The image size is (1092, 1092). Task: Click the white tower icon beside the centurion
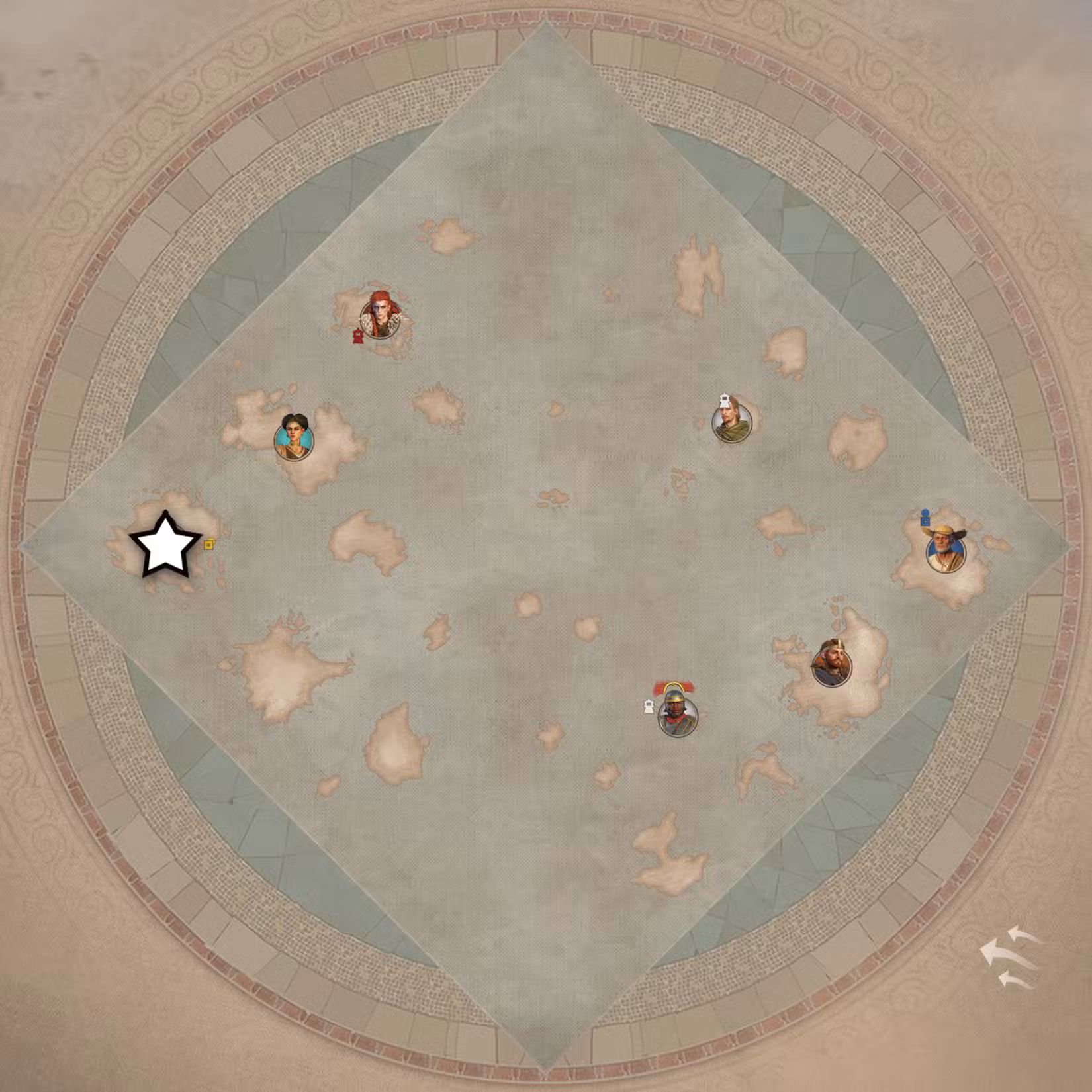coord(648,707)
